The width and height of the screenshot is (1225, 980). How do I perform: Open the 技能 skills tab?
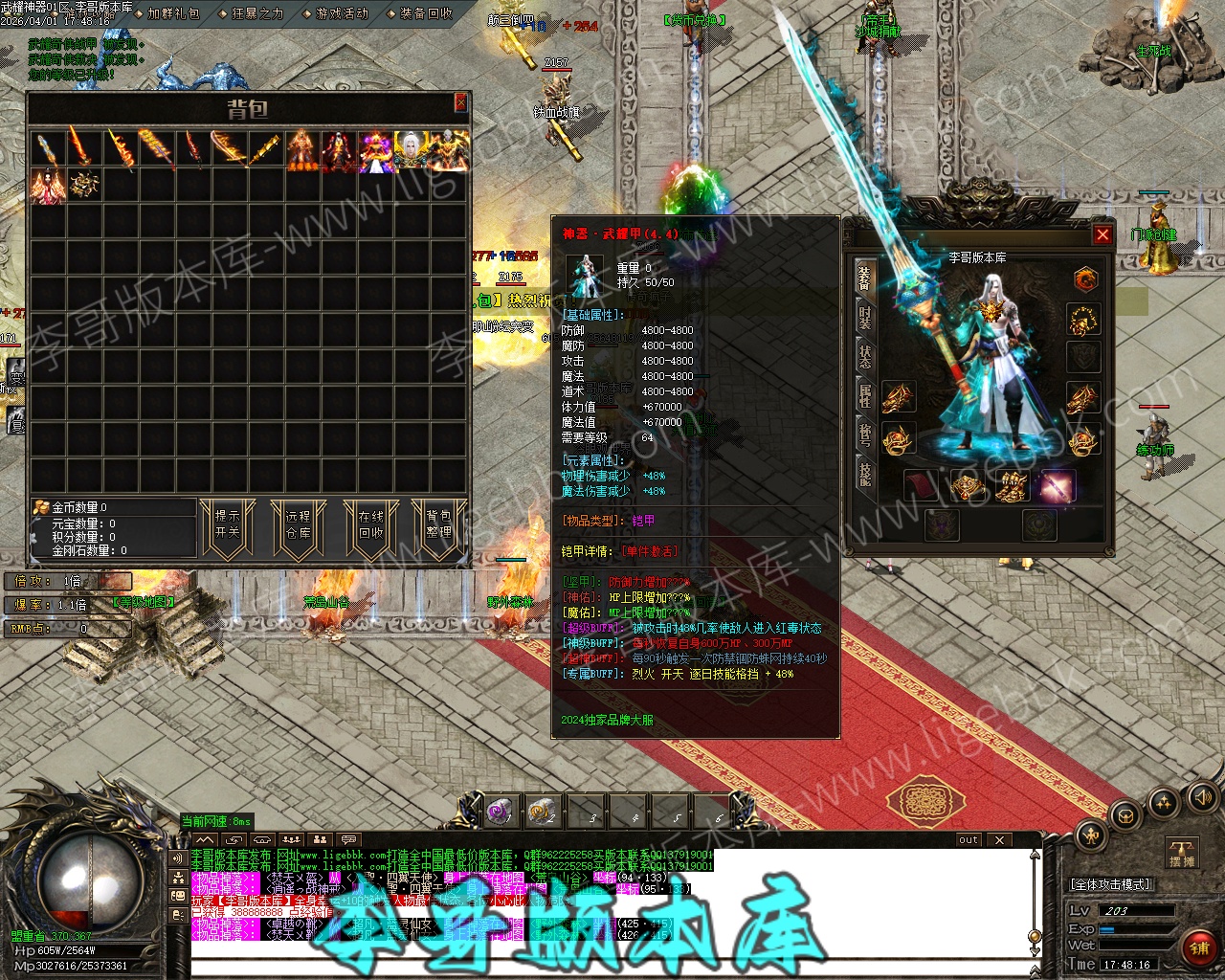pyautogui.click(x=865, y=474)
